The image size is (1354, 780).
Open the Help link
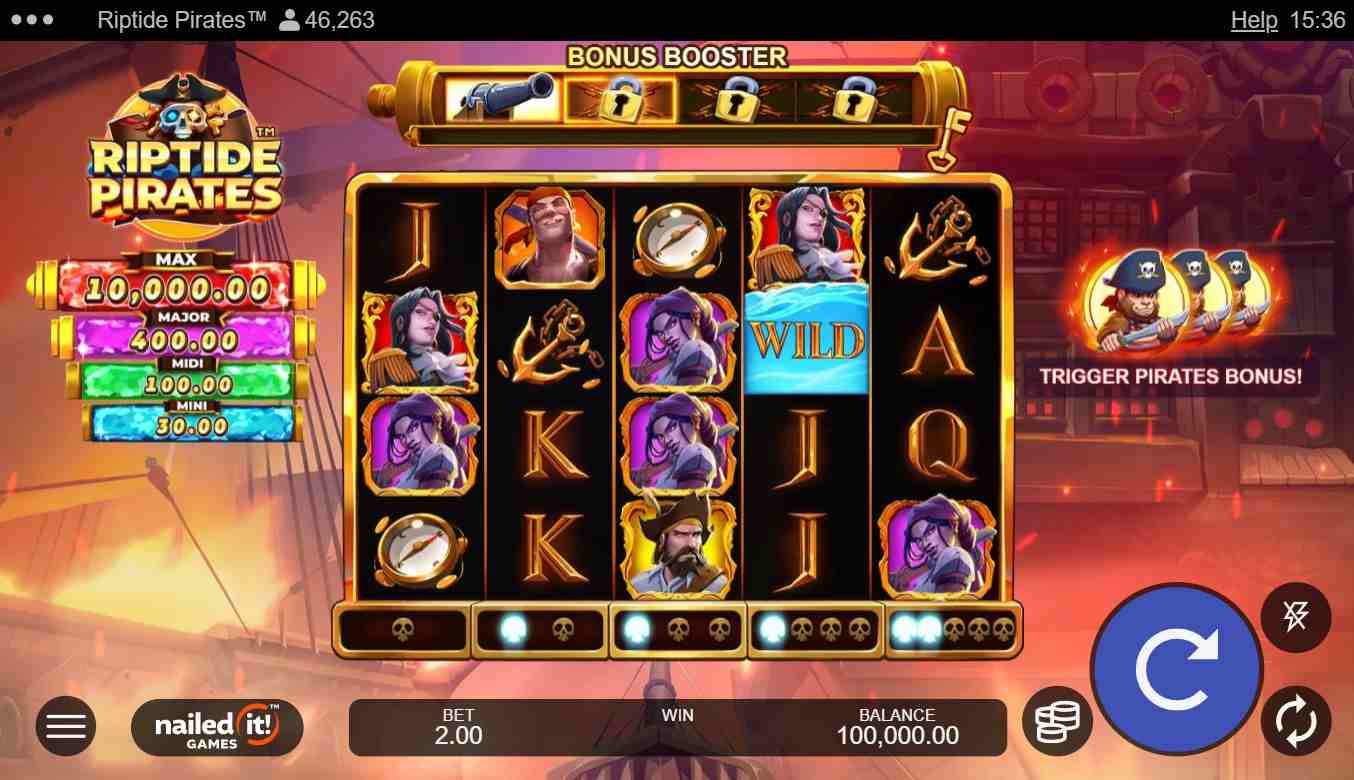point(1253,20)
